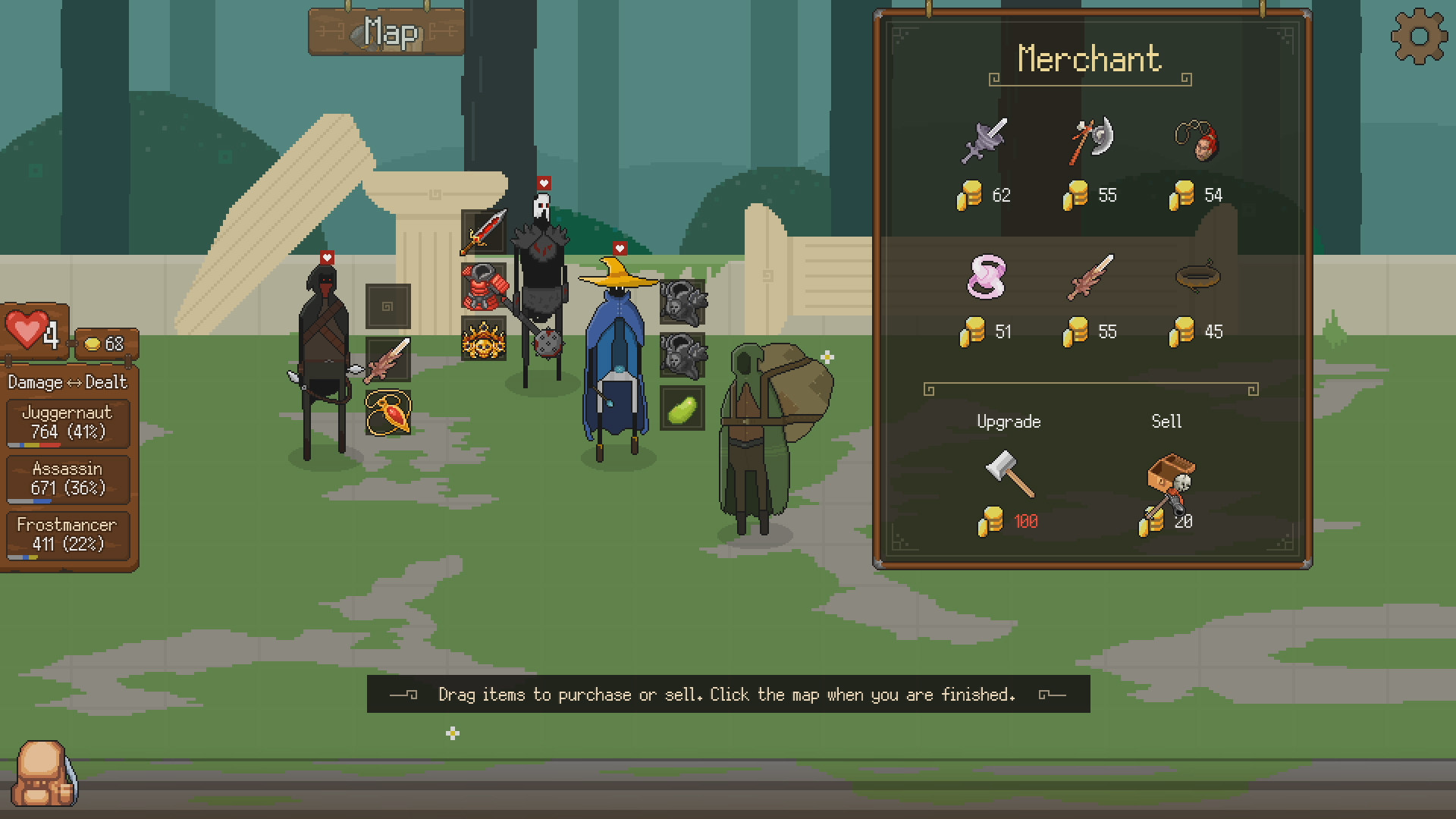This screenshot has height=819, width=1456.
Task: Select the gold ruby amulet slot
Action: click(388, 413)
